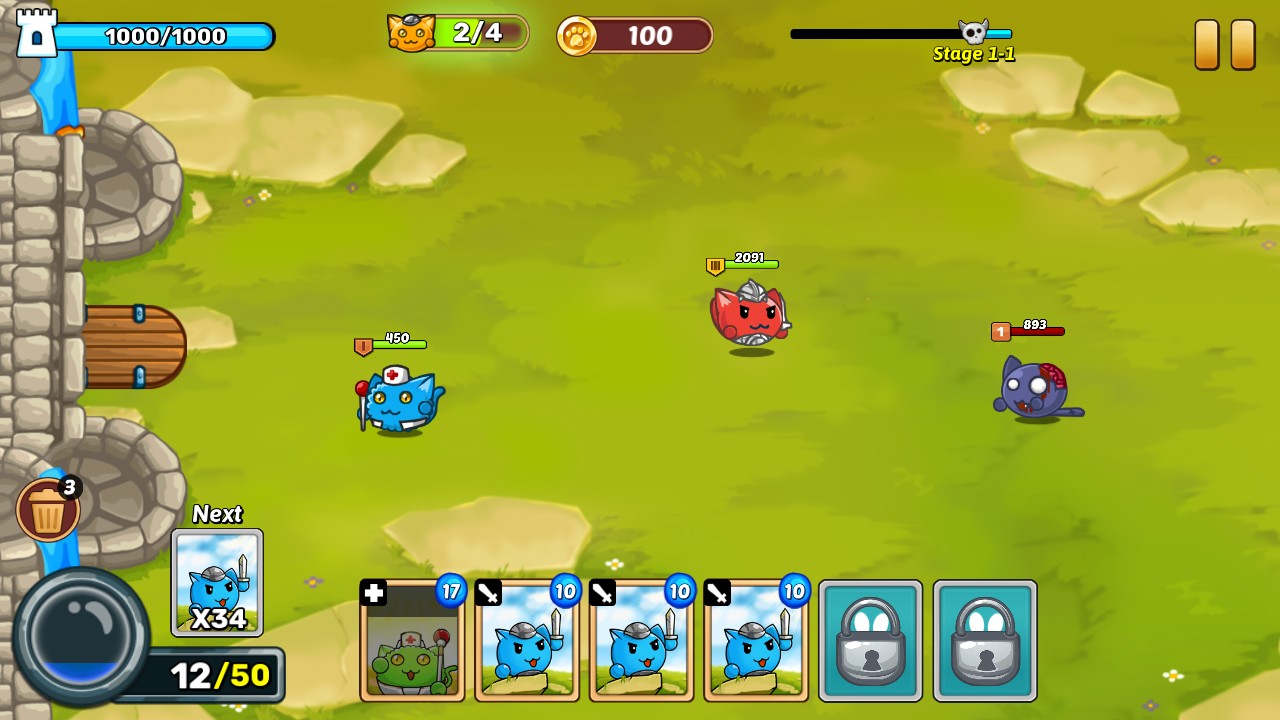Image resolution: width=1280 pixels, height=720 pixels.
Task: Click the trash bin discard button
Action: coord(47,510)
